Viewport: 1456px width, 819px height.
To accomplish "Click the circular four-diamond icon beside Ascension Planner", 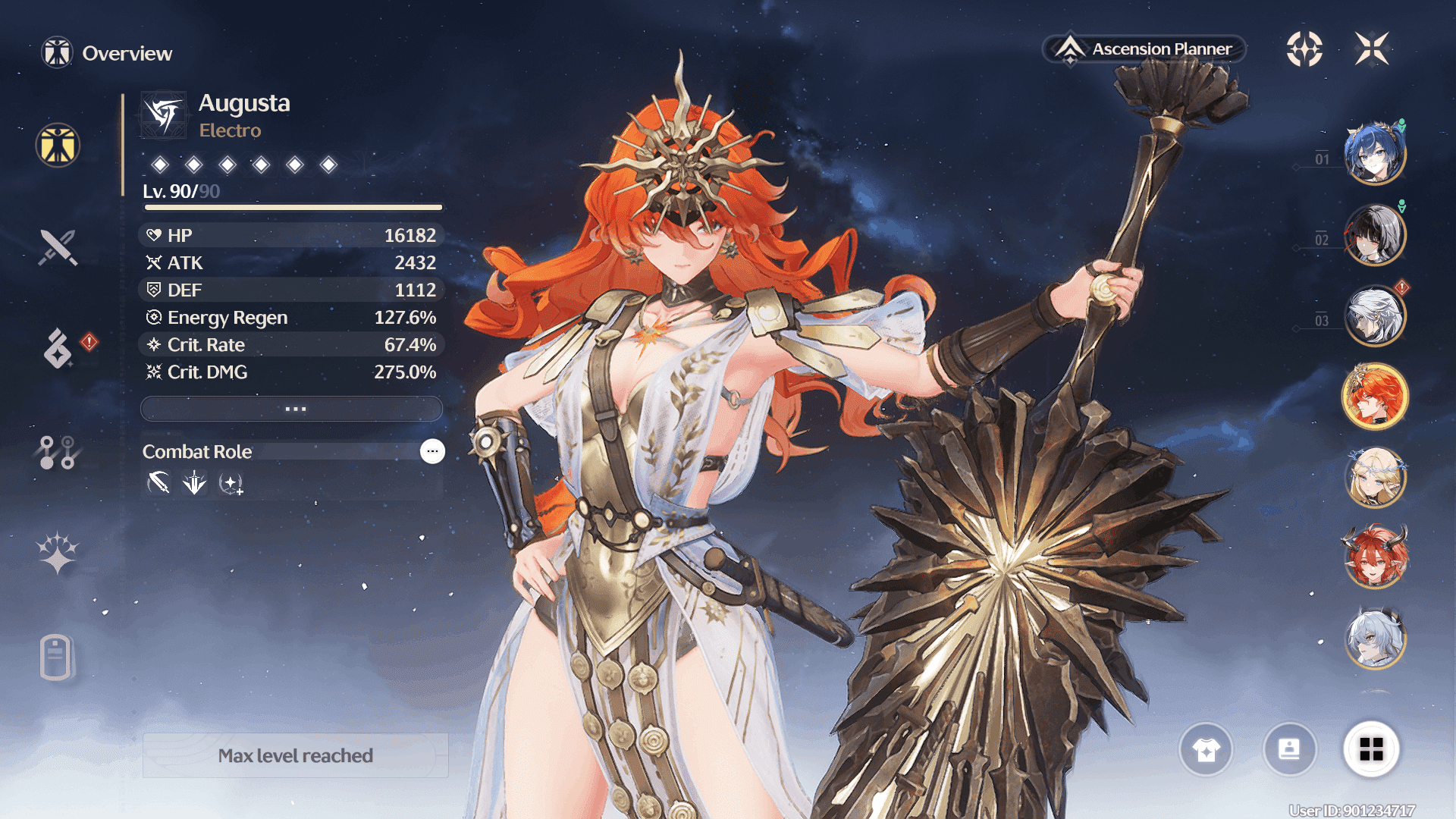I will pos(1304,49).
